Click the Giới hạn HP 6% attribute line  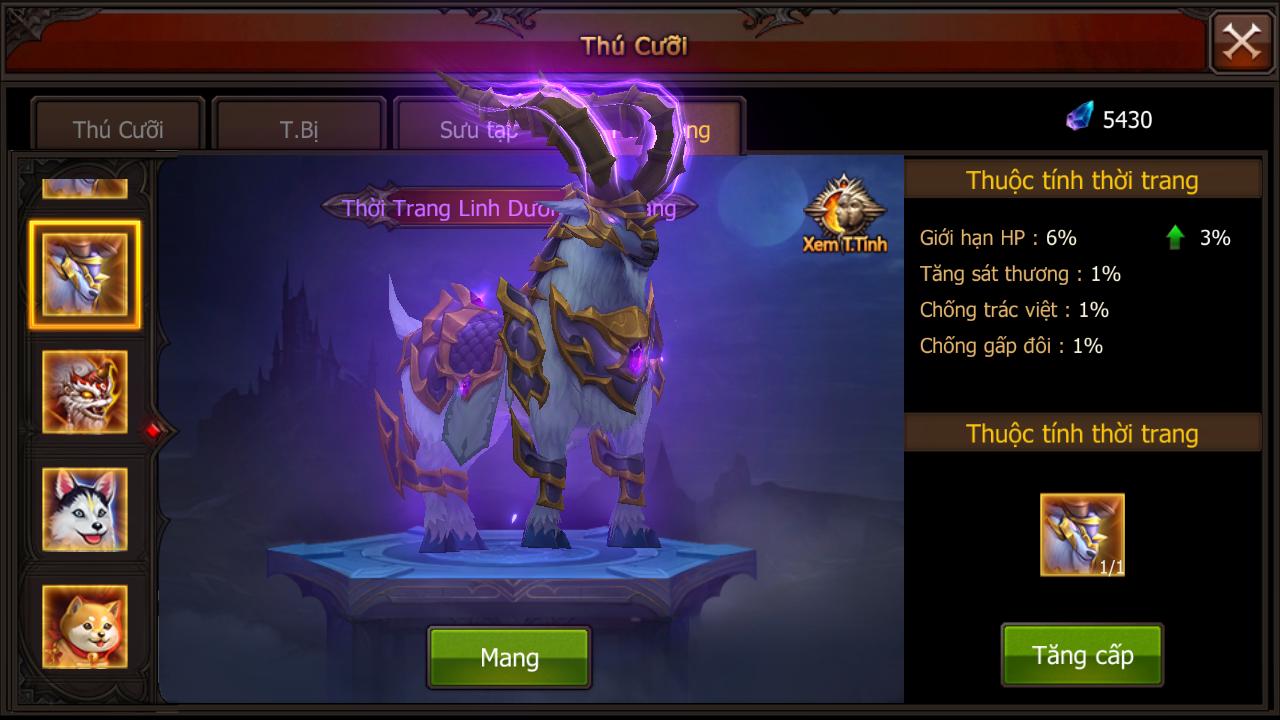[999, 237]
